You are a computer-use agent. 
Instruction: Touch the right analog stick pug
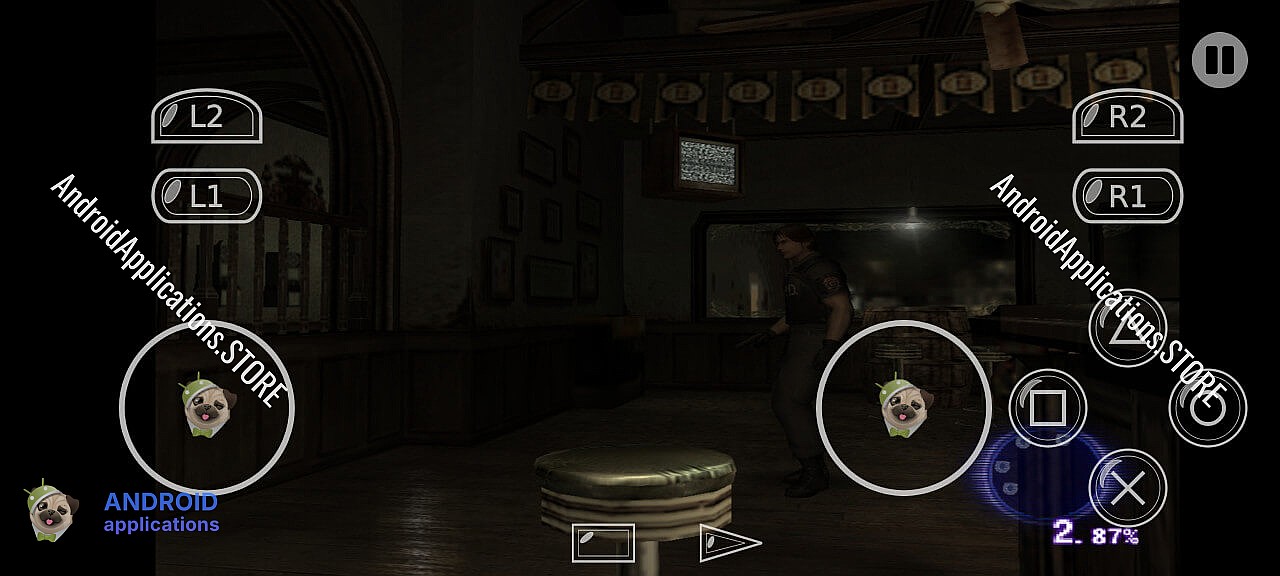pos(905,408)
